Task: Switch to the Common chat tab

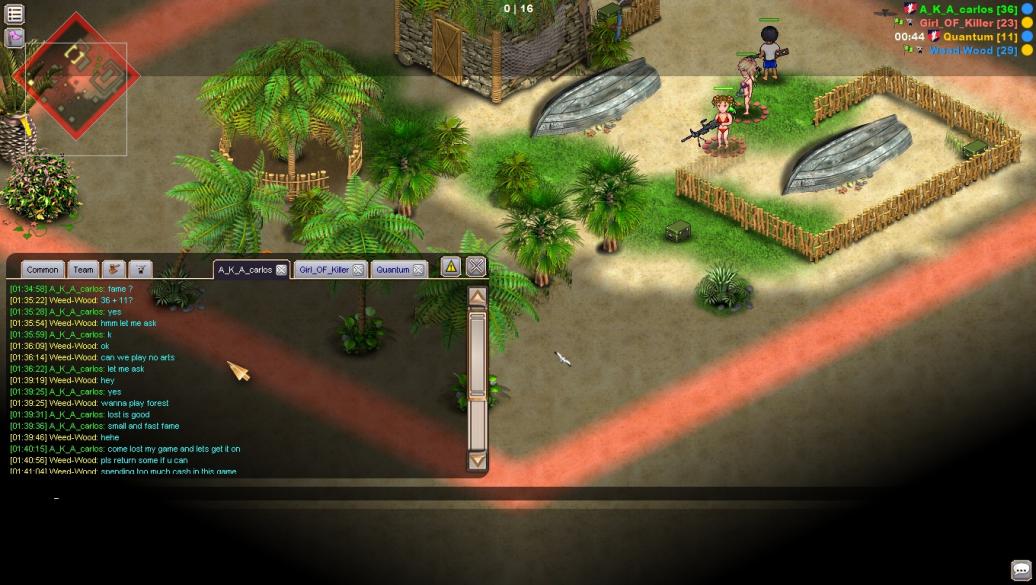Action: coord(42,270)
